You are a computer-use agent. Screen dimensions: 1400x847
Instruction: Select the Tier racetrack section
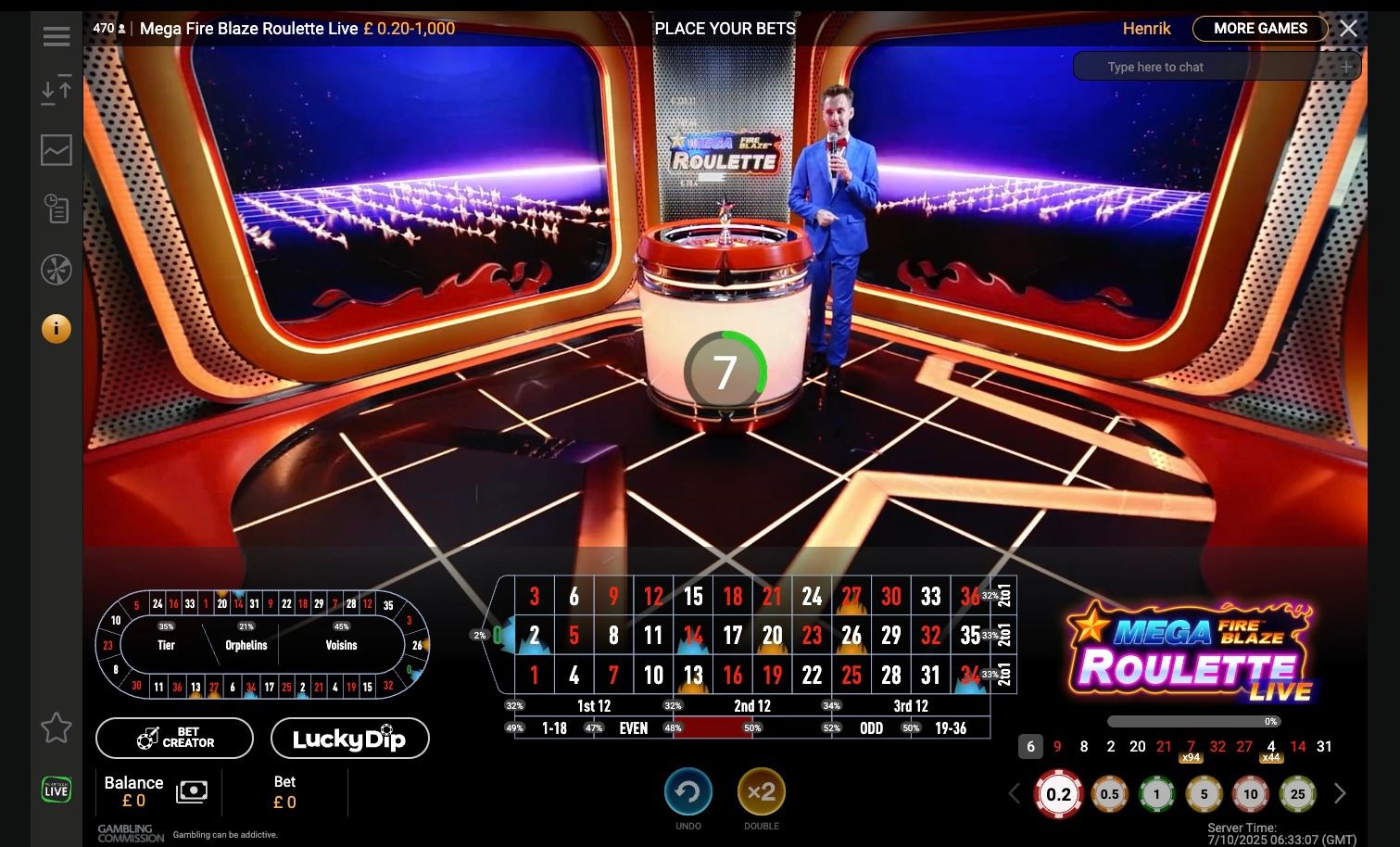pos(167,645)
